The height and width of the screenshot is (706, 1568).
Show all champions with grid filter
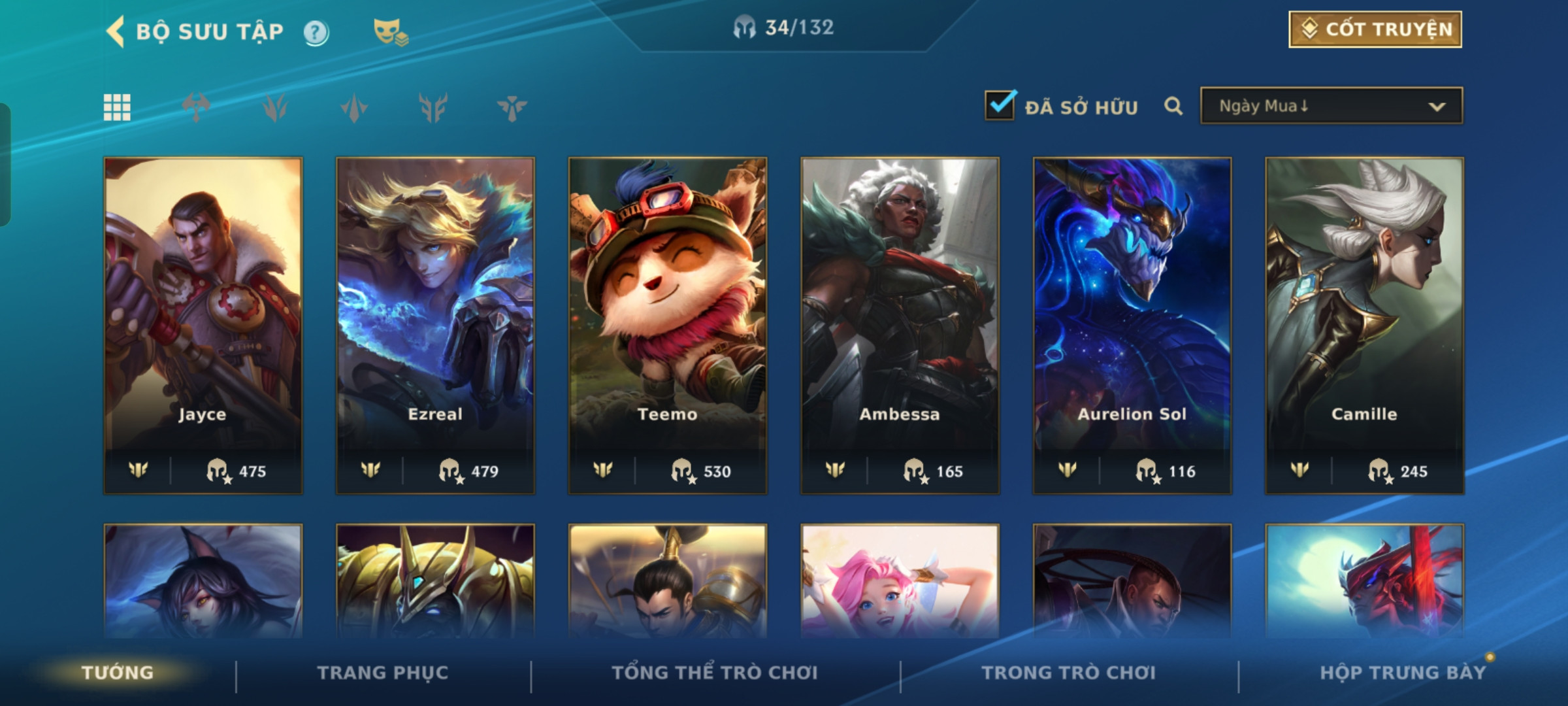pyautogui.click(x=117, y=107)
